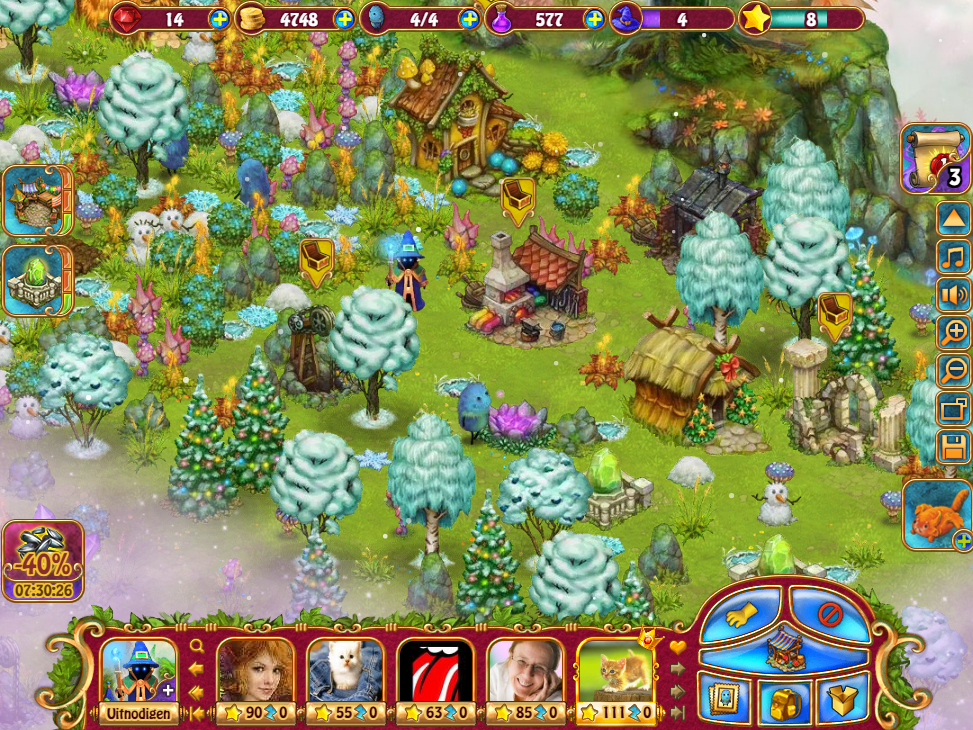
Task: Toggle sound effects speaker button
Action: point(954,294)
